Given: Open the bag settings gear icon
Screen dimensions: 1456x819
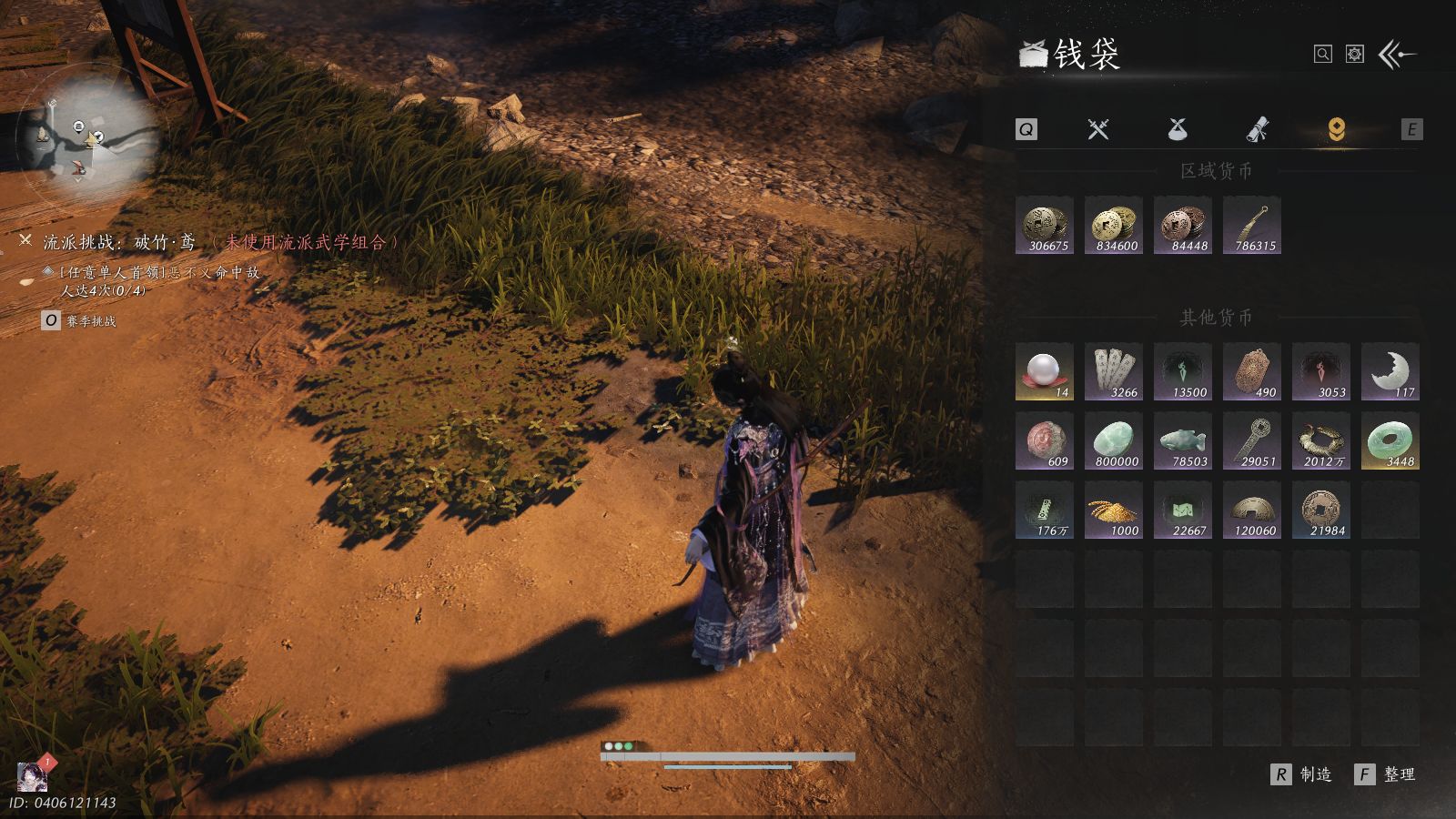Looking at the screenshot, I should (x=1355, y=55).
